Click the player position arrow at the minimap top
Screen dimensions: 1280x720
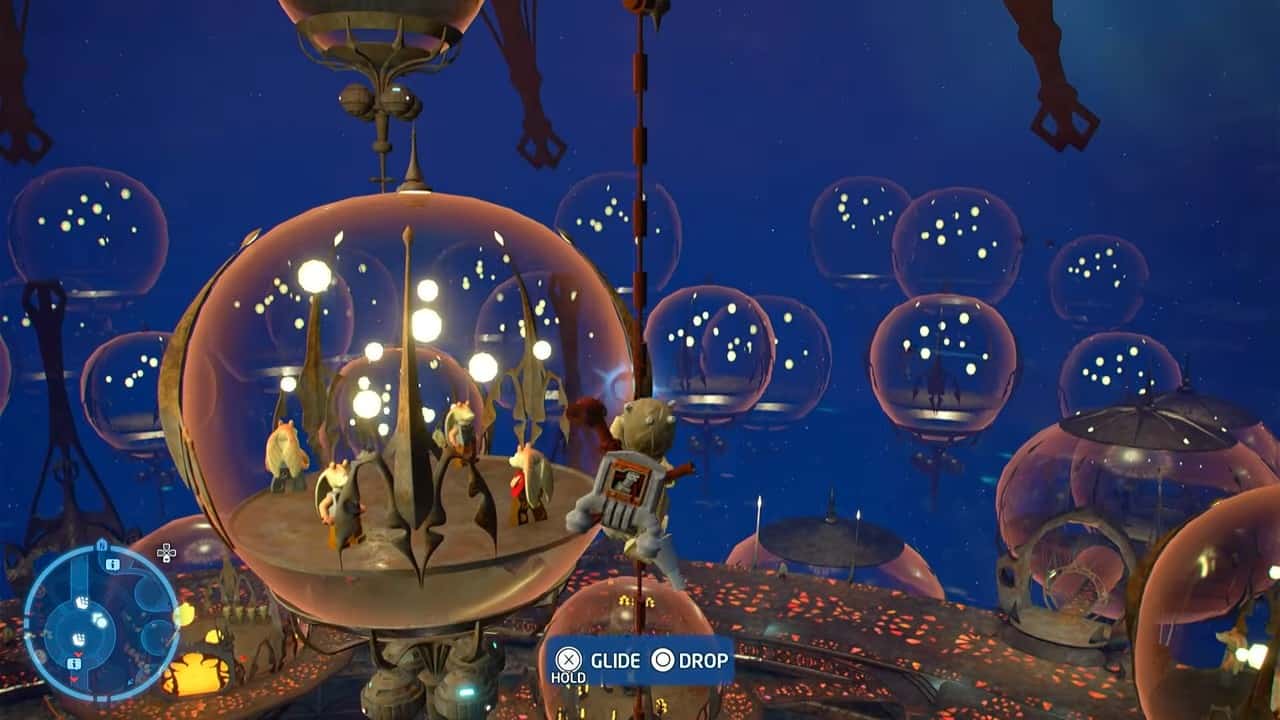[101, 544]
